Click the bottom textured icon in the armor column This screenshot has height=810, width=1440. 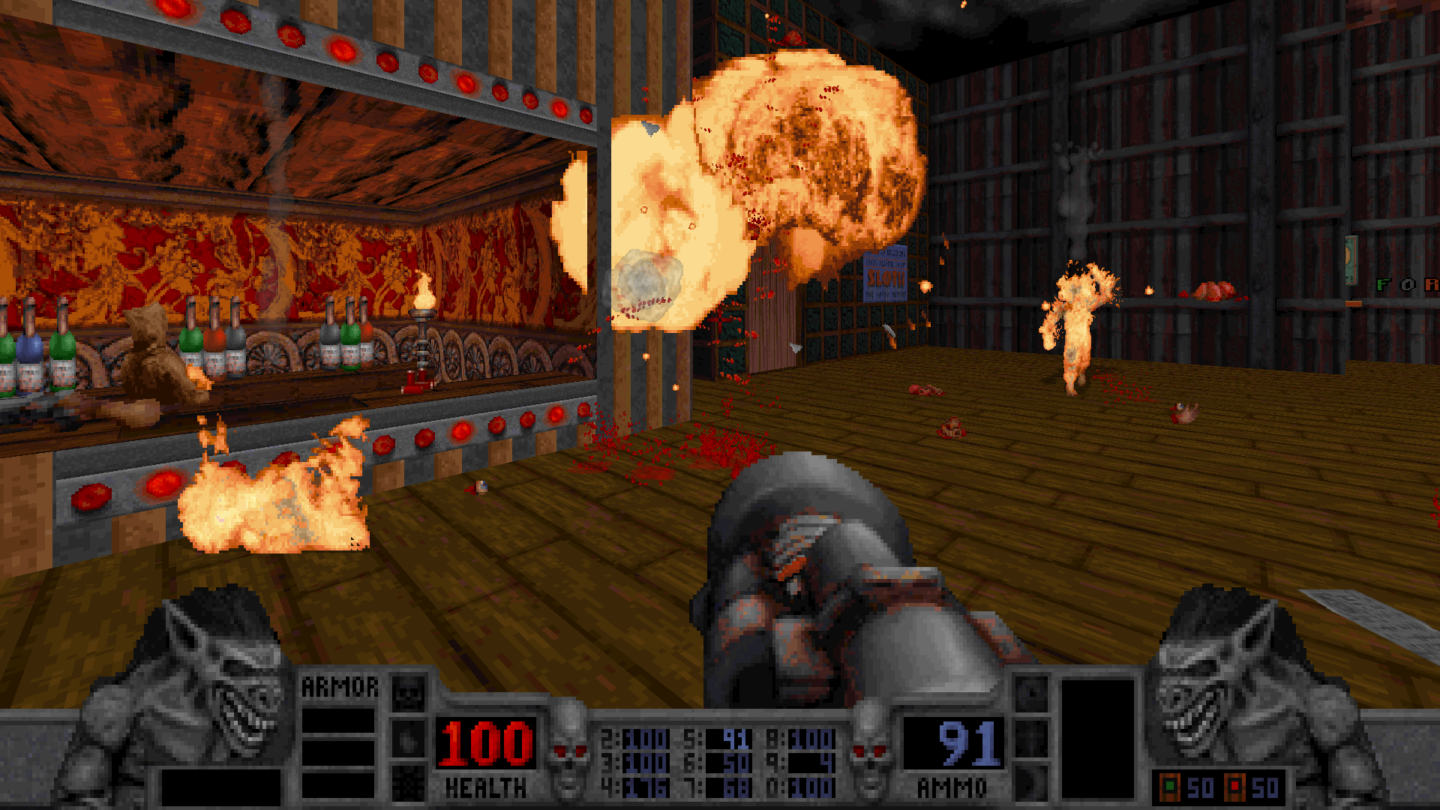[407, 784]
